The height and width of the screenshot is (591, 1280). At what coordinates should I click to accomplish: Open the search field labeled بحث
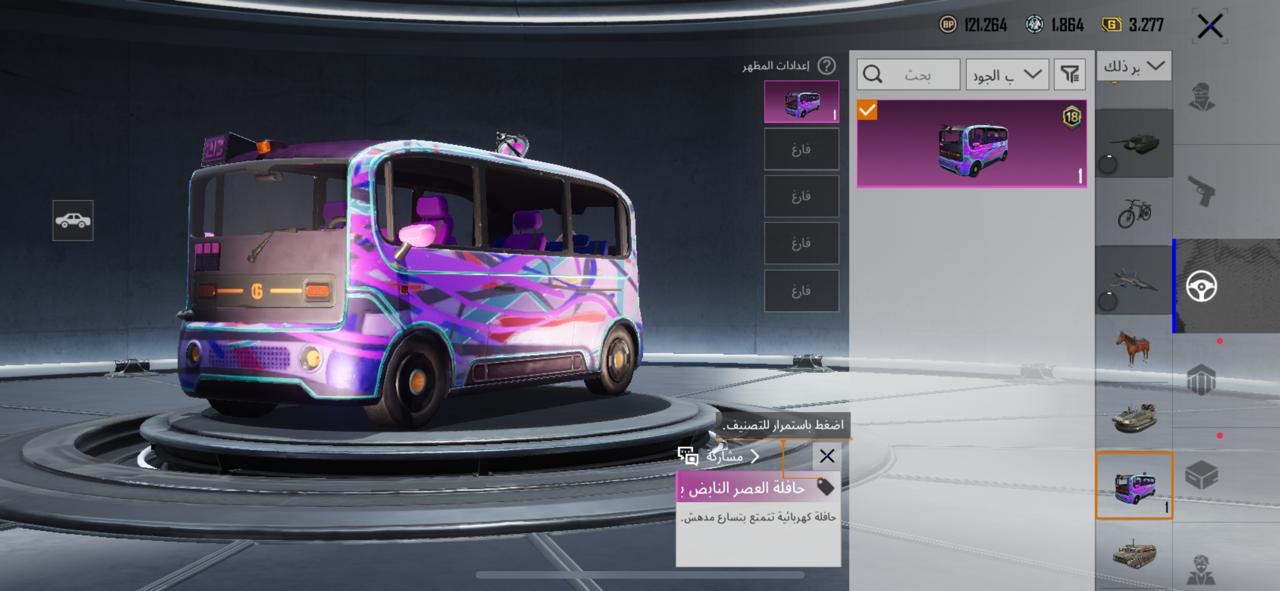pyautogui.click(x=909, y=74)
